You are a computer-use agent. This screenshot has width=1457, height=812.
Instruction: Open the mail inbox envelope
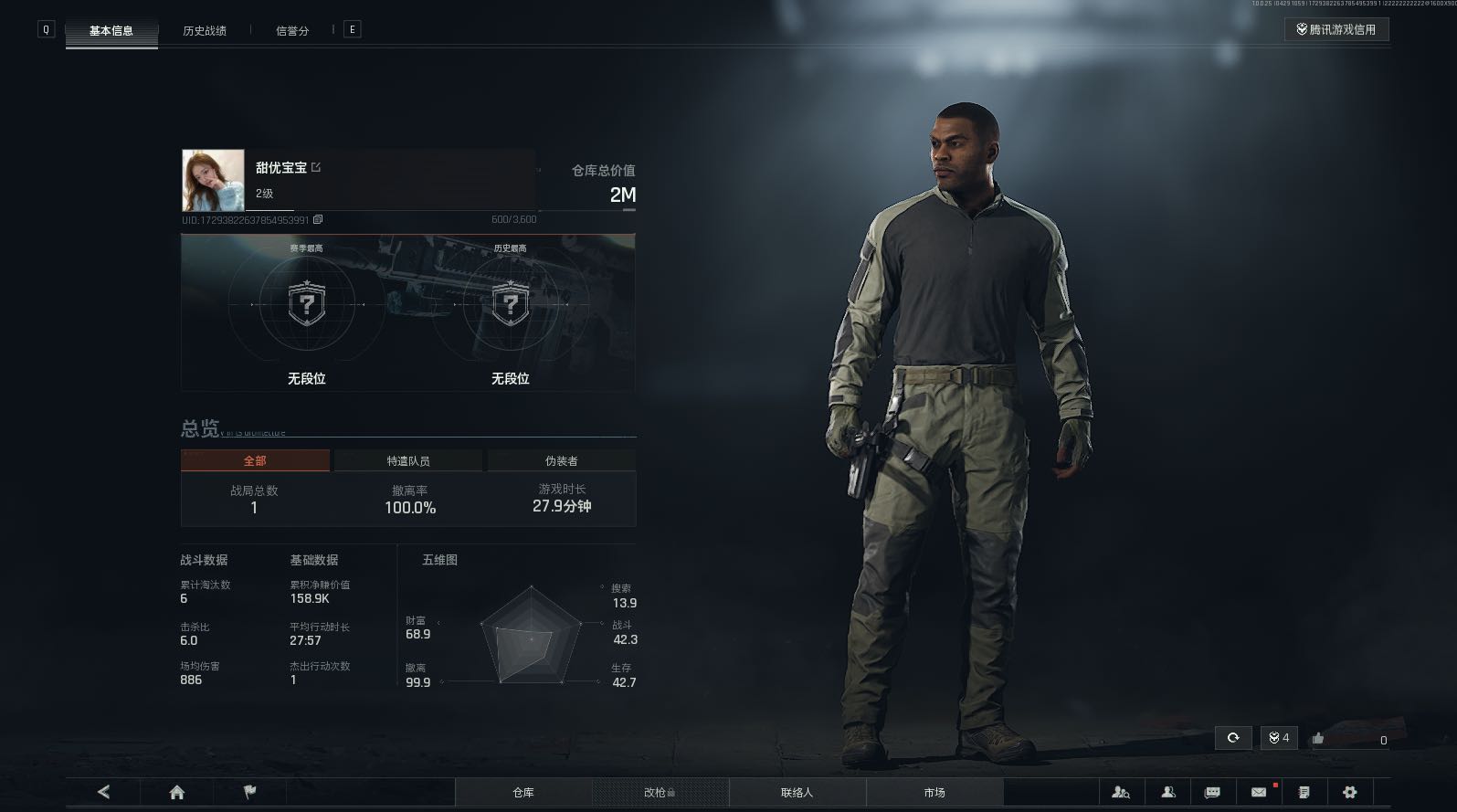tap(1259, 792)
